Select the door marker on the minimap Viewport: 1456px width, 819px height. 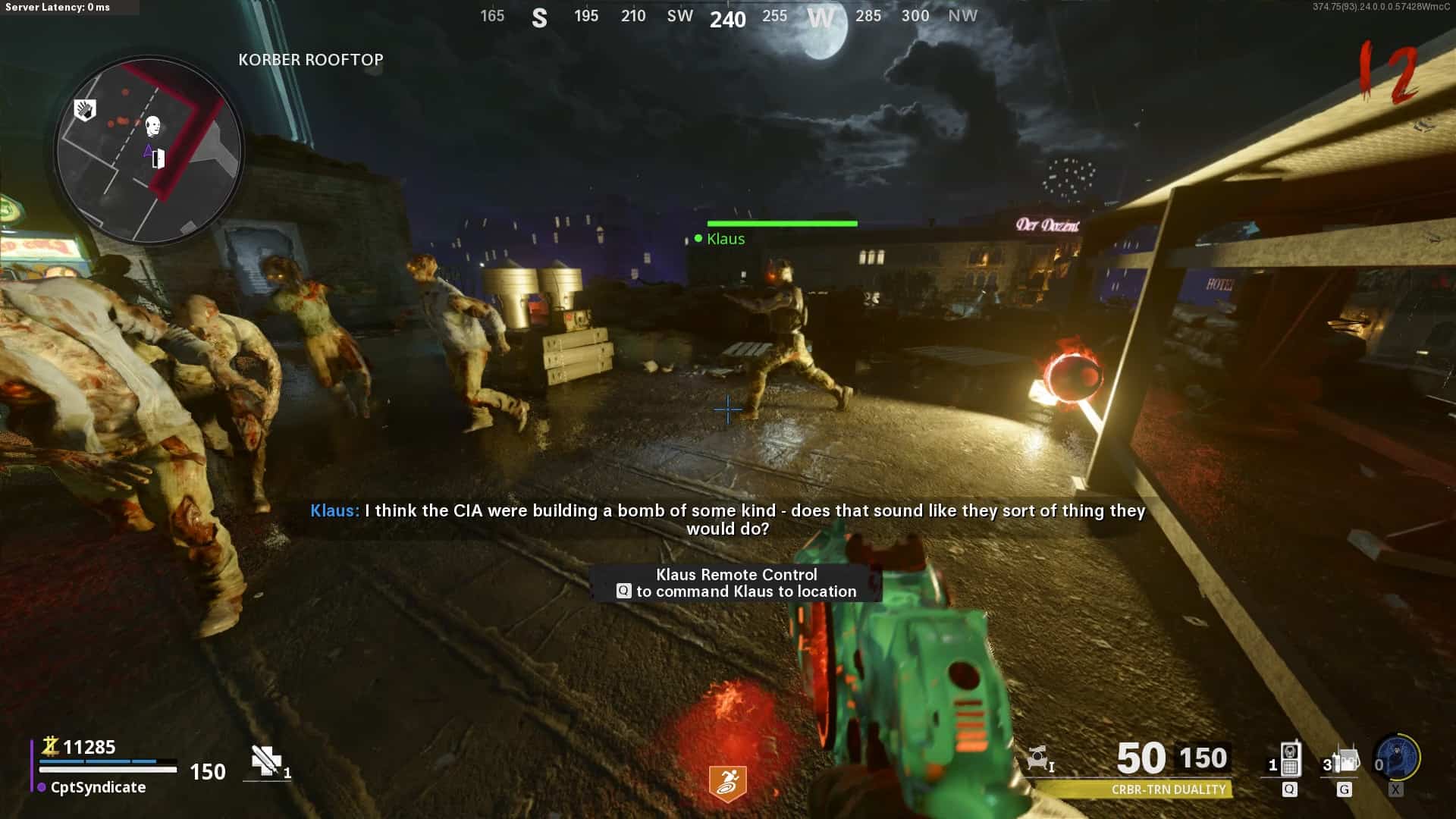[158, 158]
